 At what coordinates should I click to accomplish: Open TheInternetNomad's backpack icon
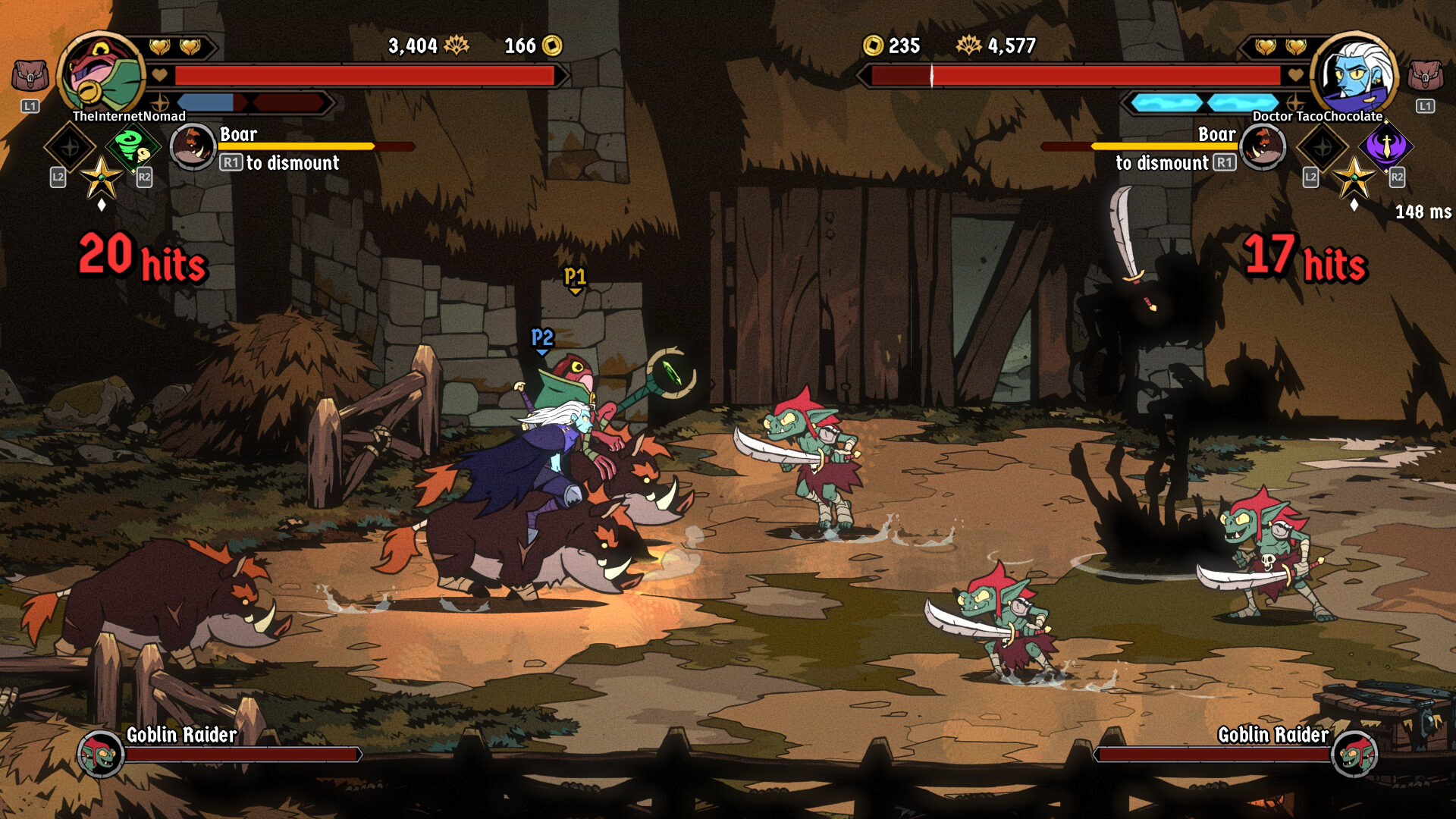pyautogui.click(x=30, y=77)
